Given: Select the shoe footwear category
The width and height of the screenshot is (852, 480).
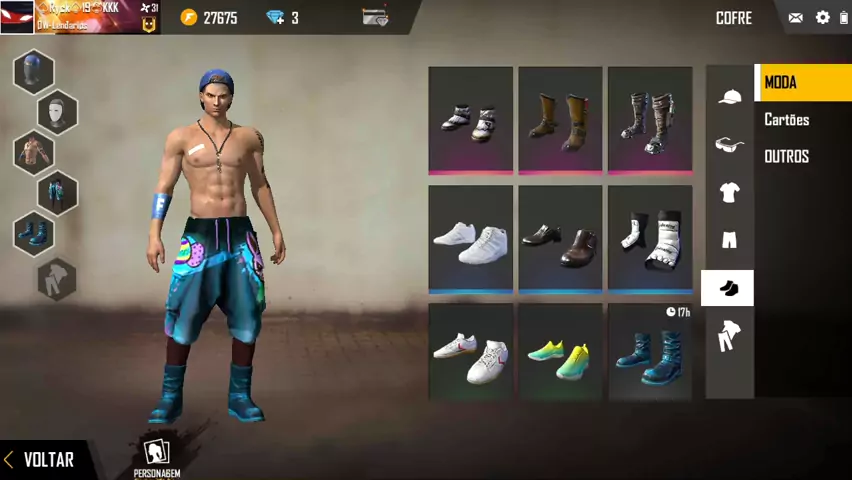Looking at the screenshot, I should click(x=728, y=288).
